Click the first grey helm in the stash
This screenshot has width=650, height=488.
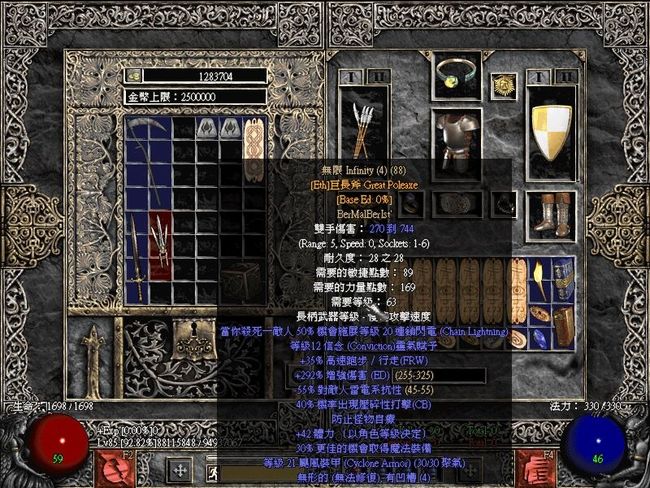[x=207, y=128]
